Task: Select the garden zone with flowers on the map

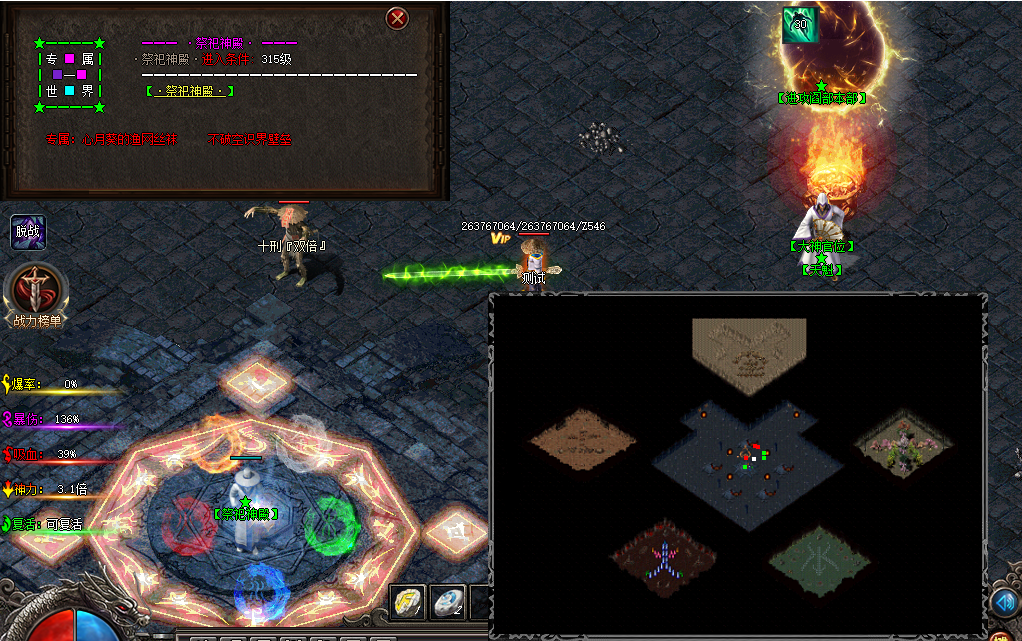Action: click(903, 441)
